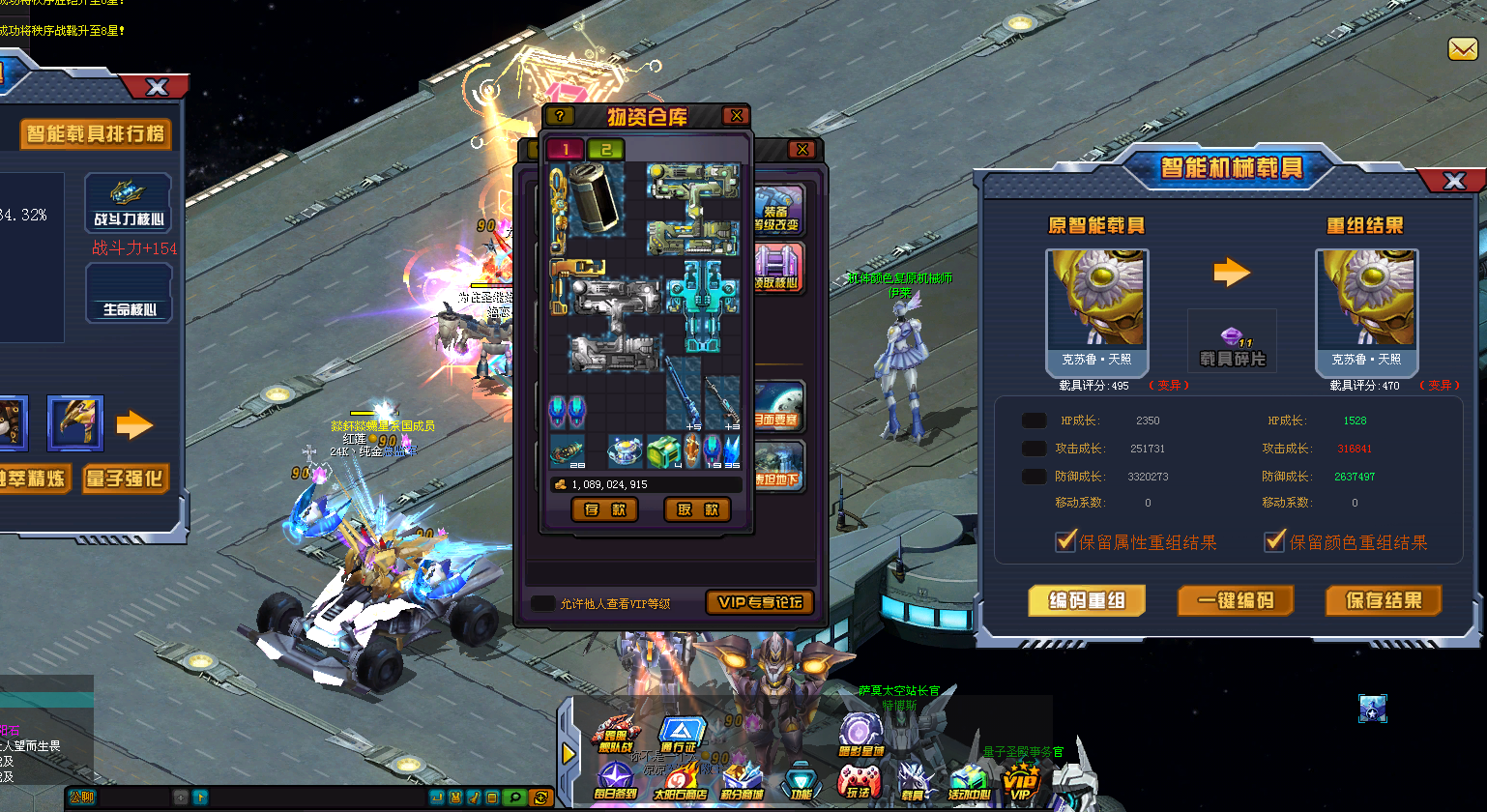This screenshot has width=1487, height=812.
Task: Close the 物资仓库 warehouse window
Action: pos(736,116)
